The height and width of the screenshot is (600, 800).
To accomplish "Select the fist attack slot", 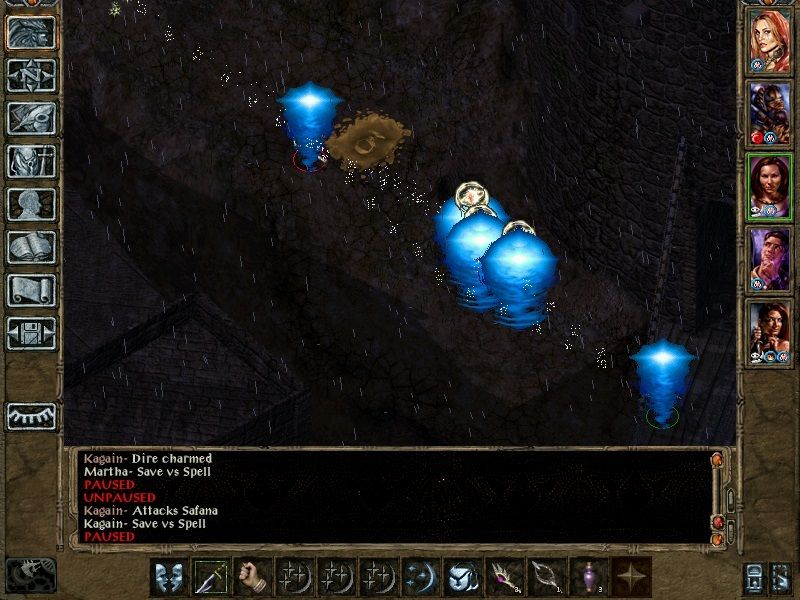I will pos(254,577).
